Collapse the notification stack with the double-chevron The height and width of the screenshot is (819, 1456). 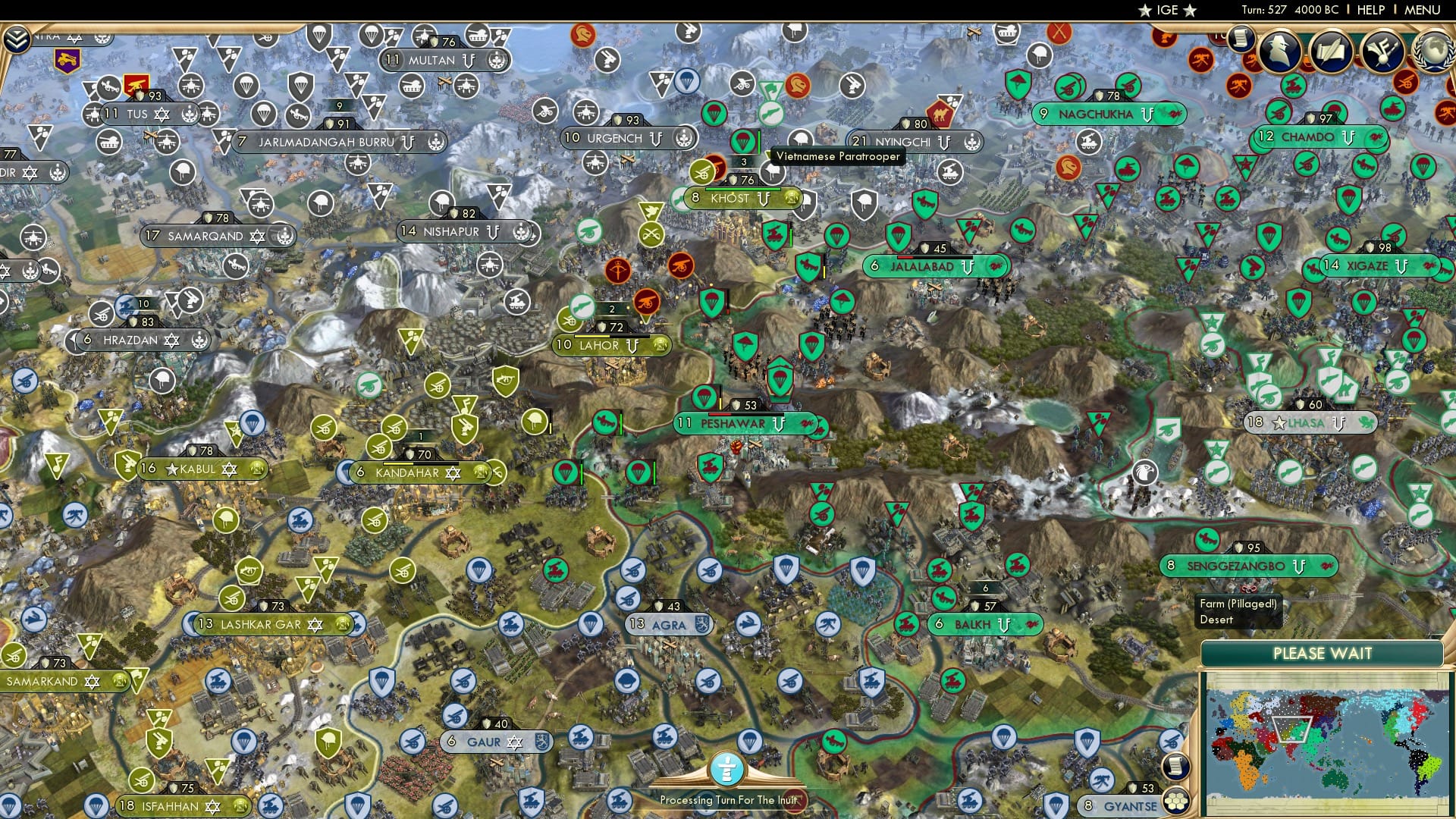[17, 39]
